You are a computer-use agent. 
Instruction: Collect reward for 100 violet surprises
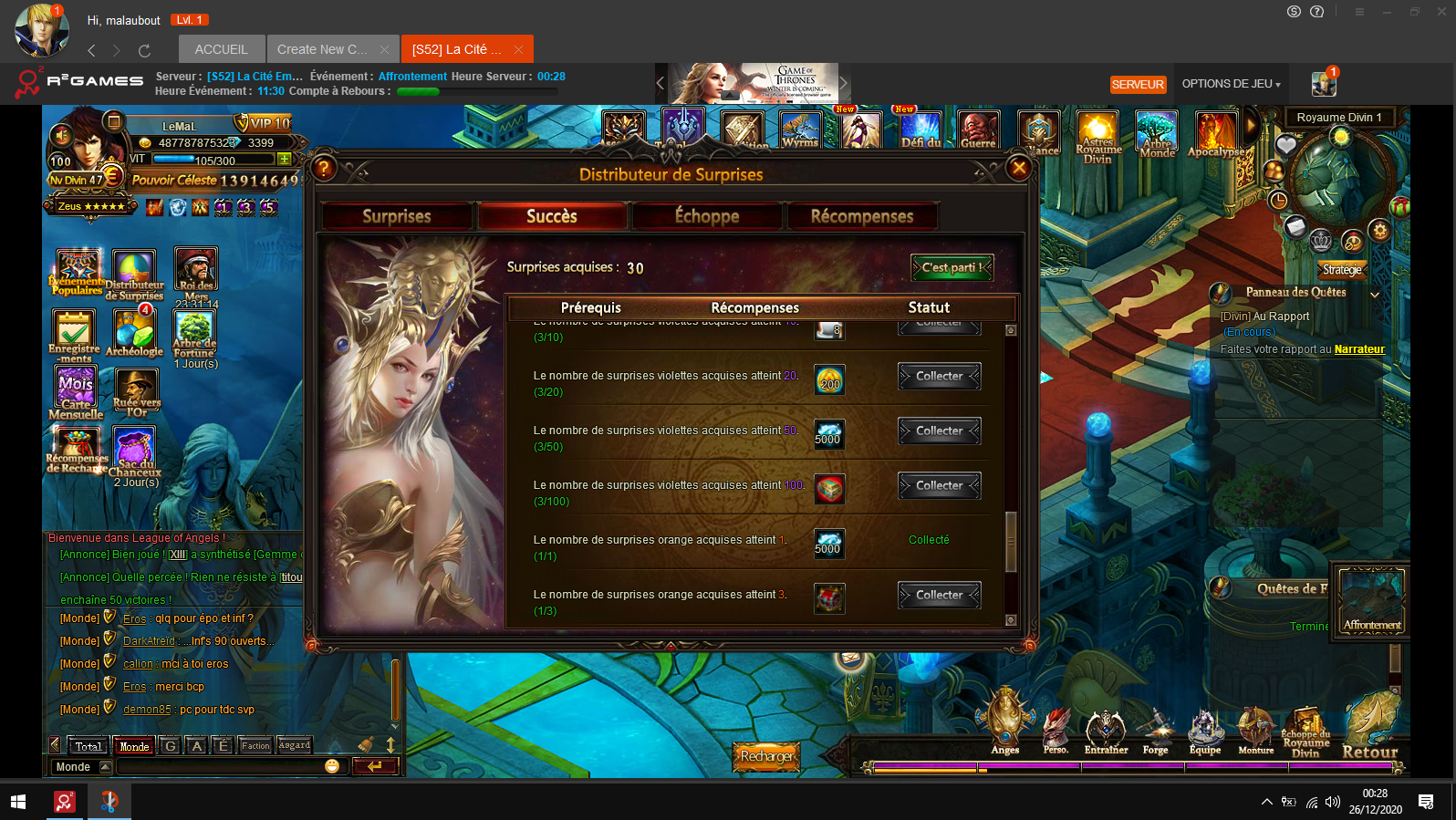pos(939,485)
